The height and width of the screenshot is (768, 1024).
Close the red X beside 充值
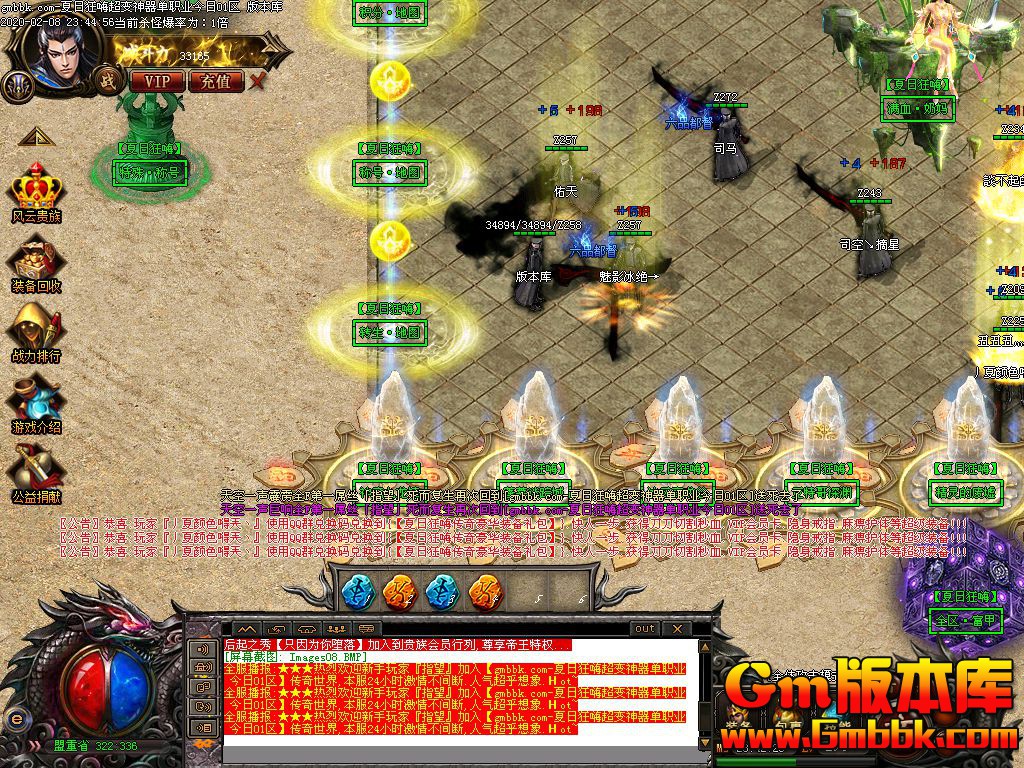pos(258,81)
